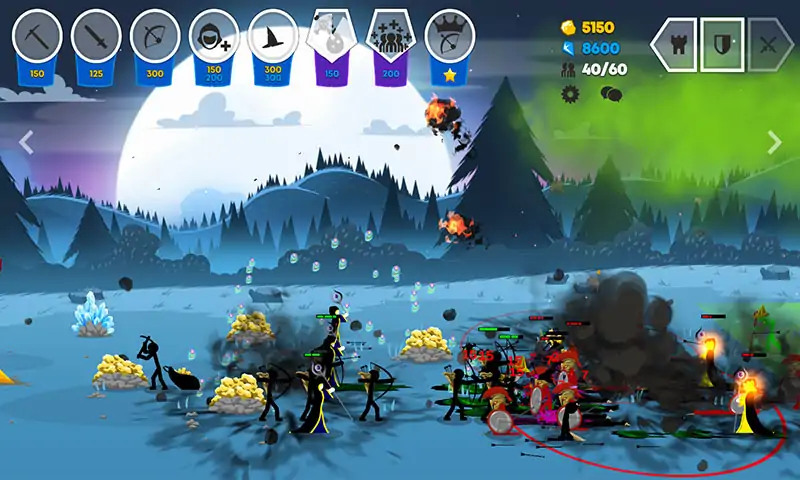Train a sword unit for 125 gold

click(x=96, y=36)
